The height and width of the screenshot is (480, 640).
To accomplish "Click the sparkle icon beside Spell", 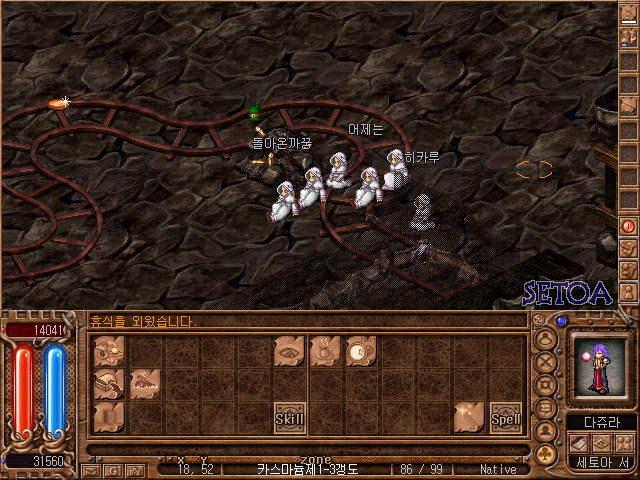I will coord(469,417).
